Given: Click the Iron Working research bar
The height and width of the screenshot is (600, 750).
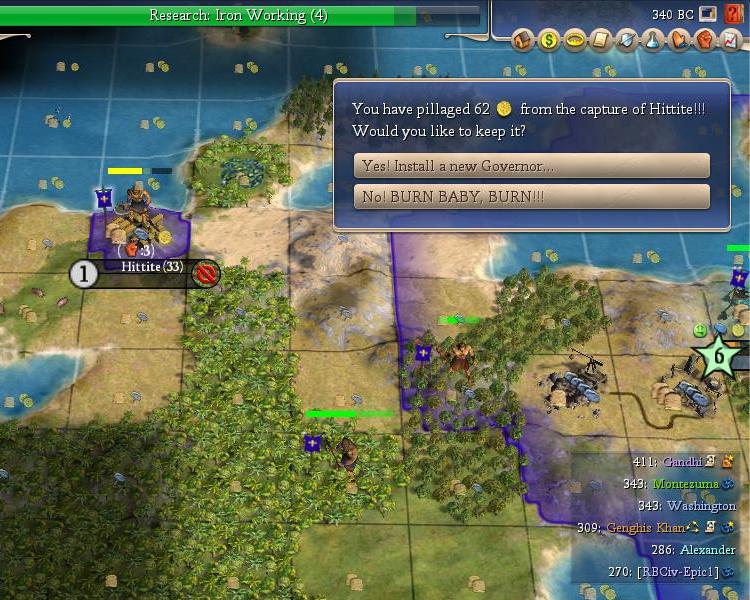Looking at the screenshot, I should pyautogui.click(x=238, y=15).
